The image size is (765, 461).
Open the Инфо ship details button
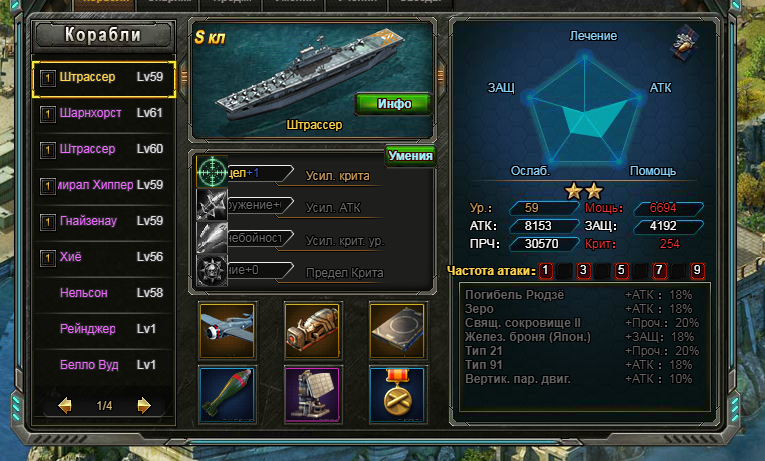(394, 103)
